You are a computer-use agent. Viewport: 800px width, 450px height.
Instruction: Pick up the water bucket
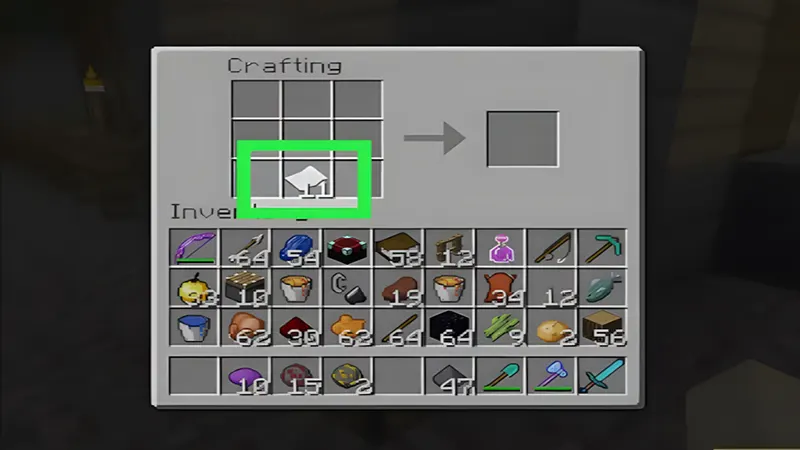coord(194,328)
